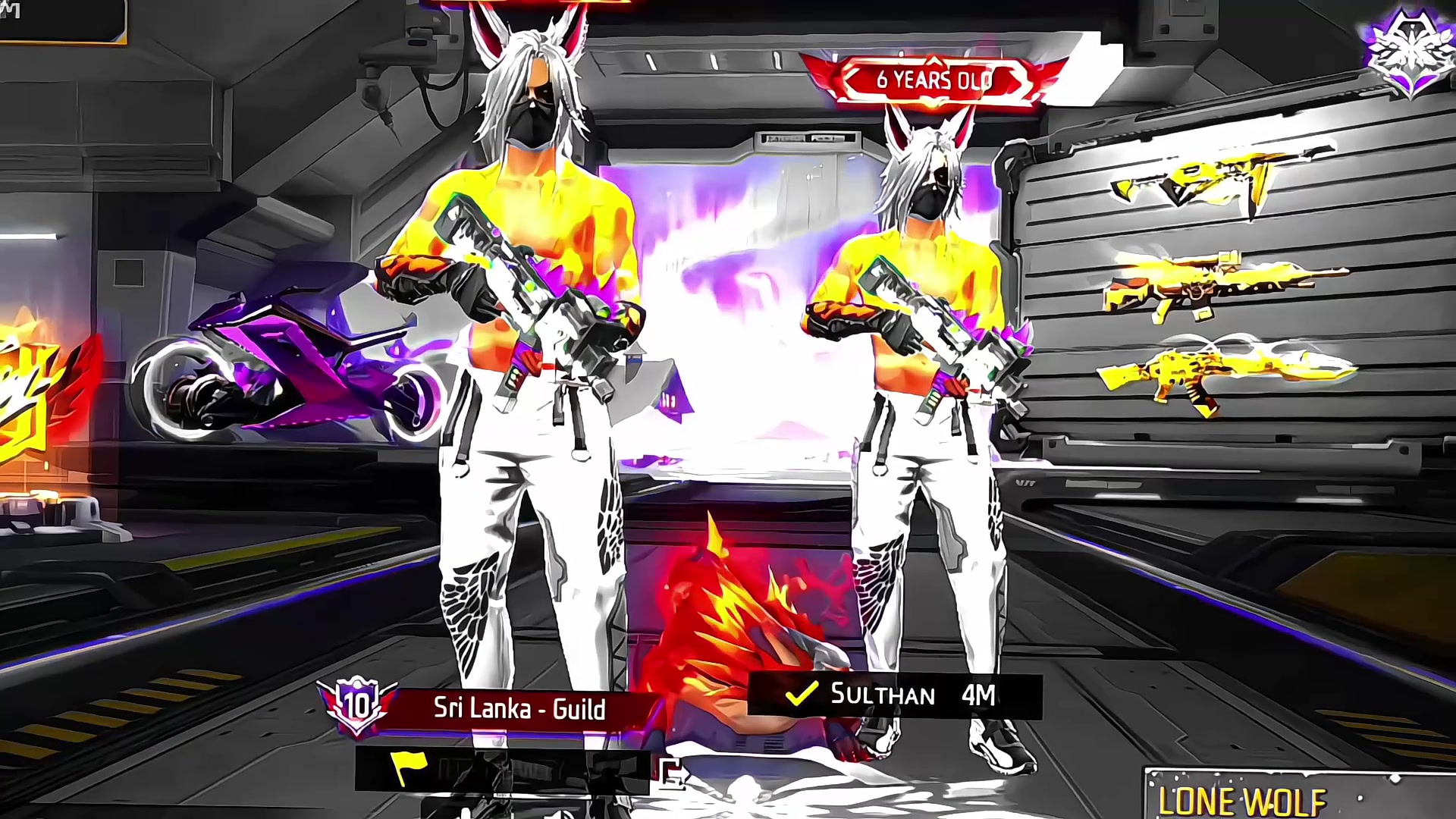Image resolution: width=1456 pixels, height=819 pixels.
Task: Click the Sri Lanka - Guild banner
Action: pyautogui.click(x=519, y=709)
